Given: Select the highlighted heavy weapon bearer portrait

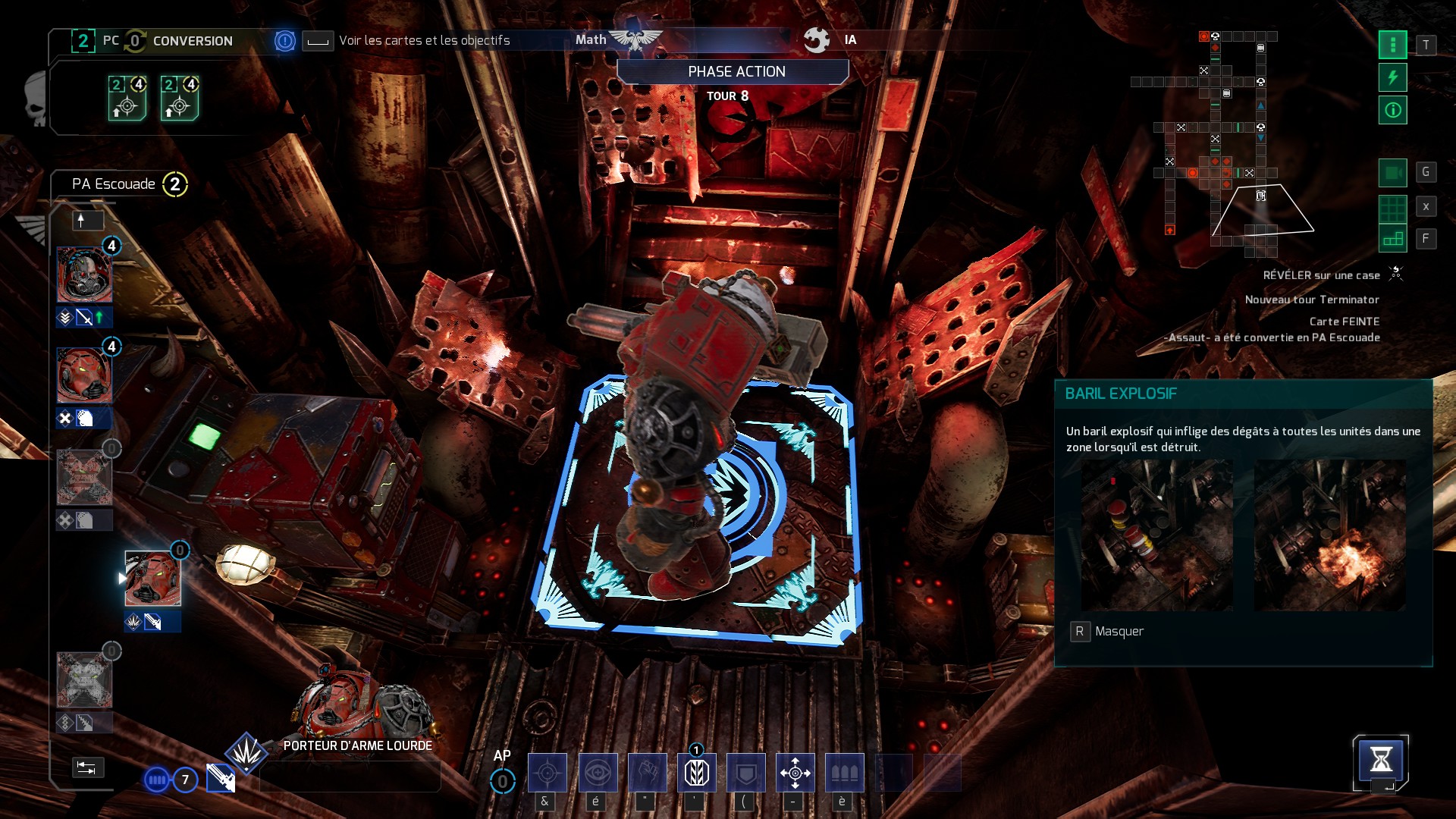Looking at the screenshot, I should point(152,579).
